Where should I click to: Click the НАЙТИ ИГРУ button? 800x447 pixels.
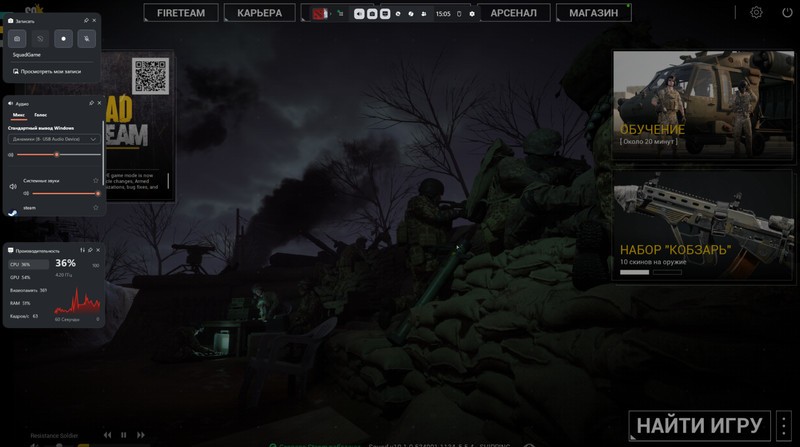[700, 424]
